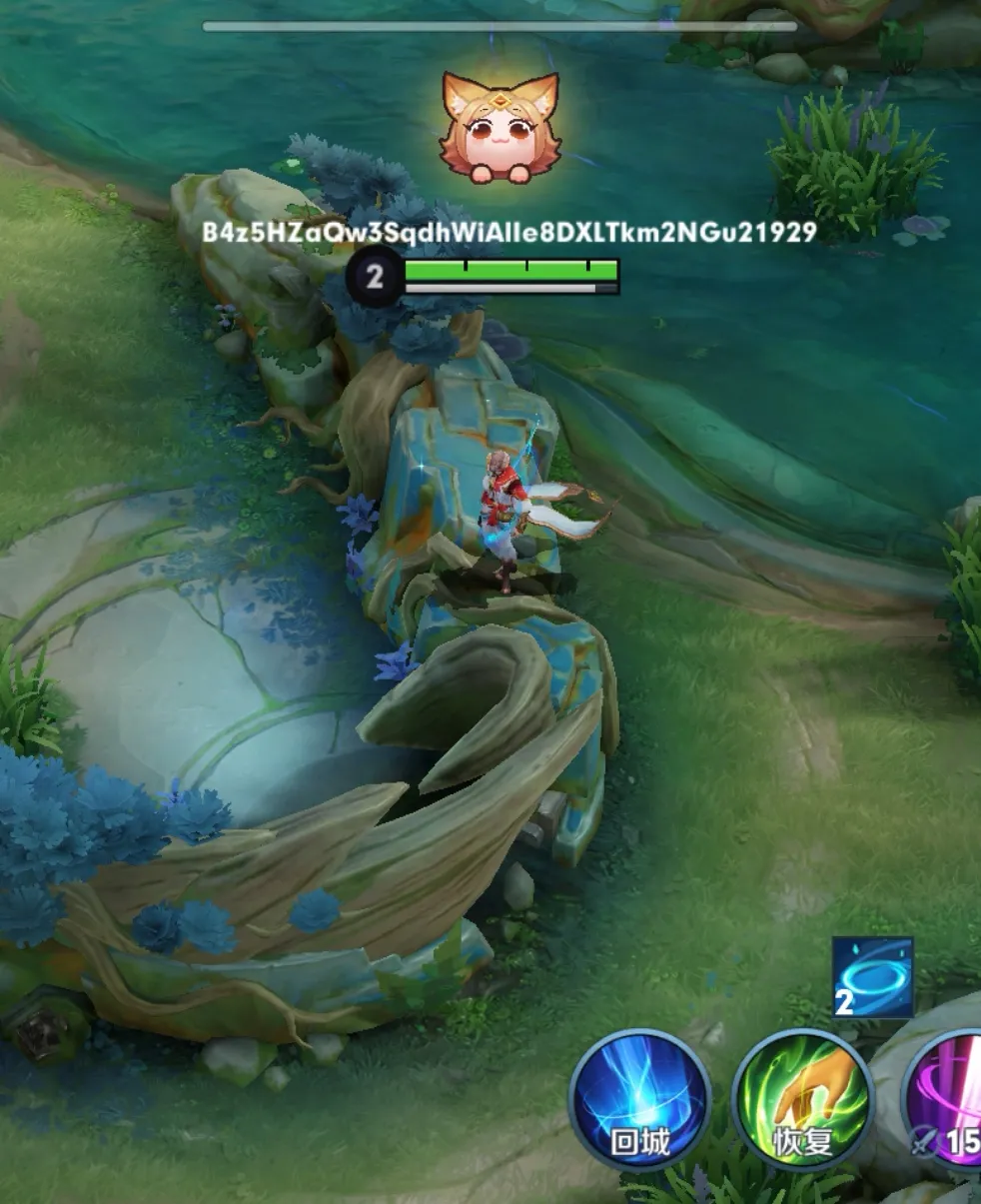Tap the blue water ring buff icon

tap(872, 976)
